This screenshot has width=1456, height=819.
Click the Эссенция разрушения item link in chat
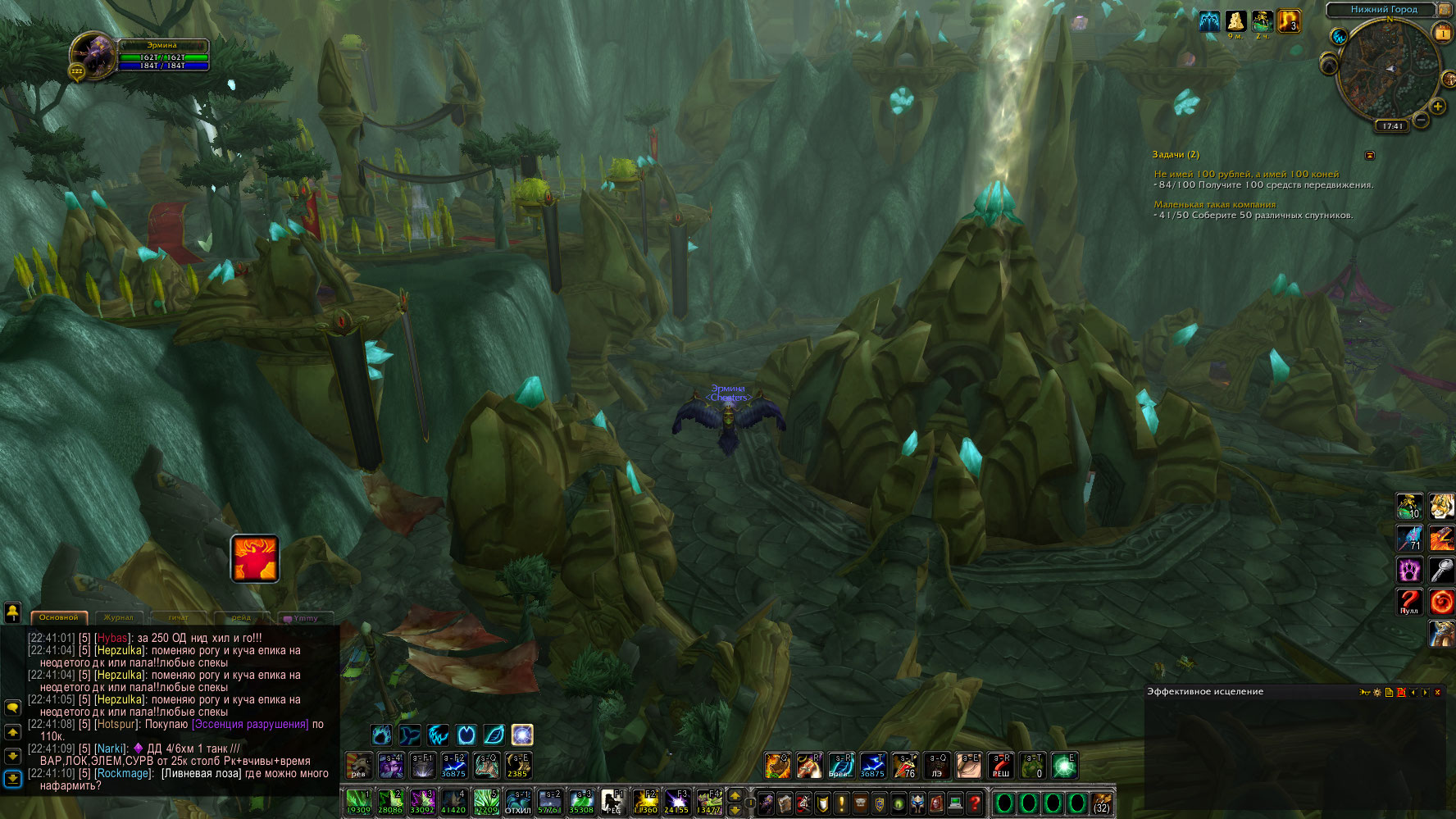coord(250,725)
